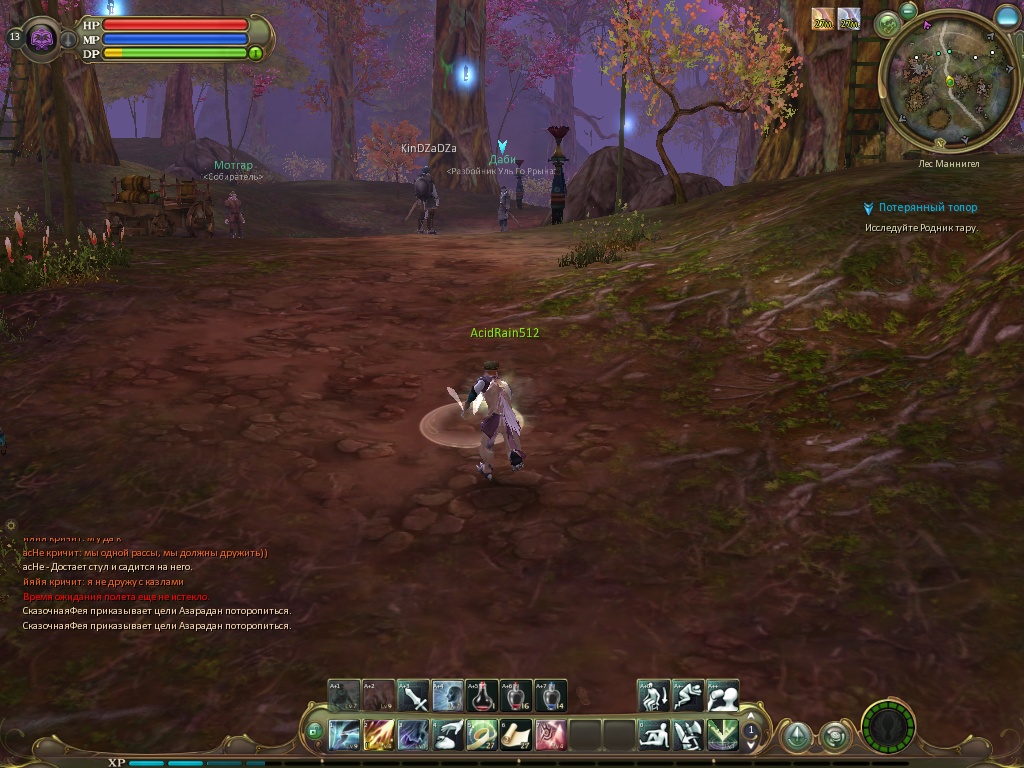Use the paper scroll item with count 27

pos(516,735)
